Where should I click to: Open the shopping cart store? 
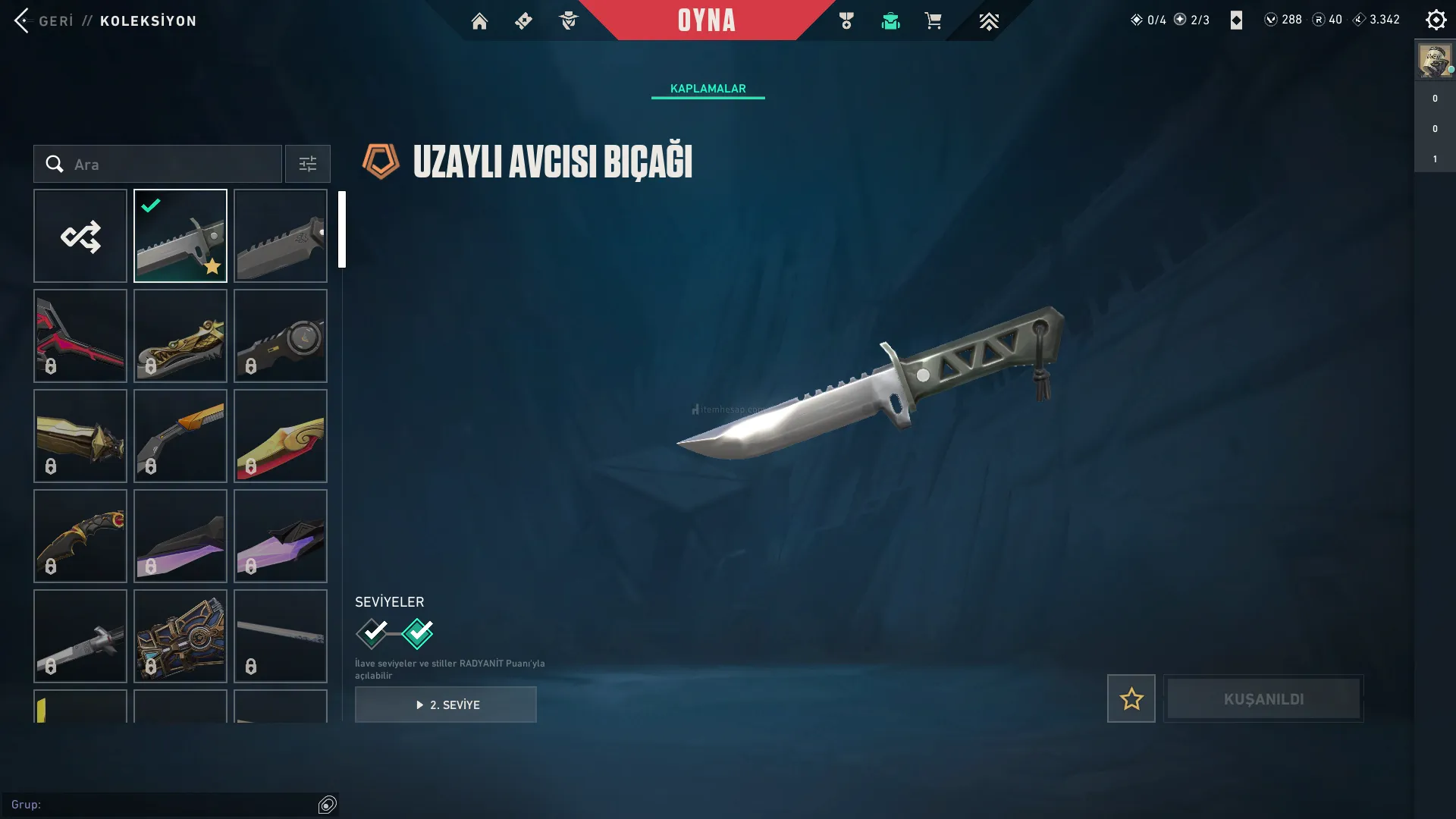tap(933, 21)
